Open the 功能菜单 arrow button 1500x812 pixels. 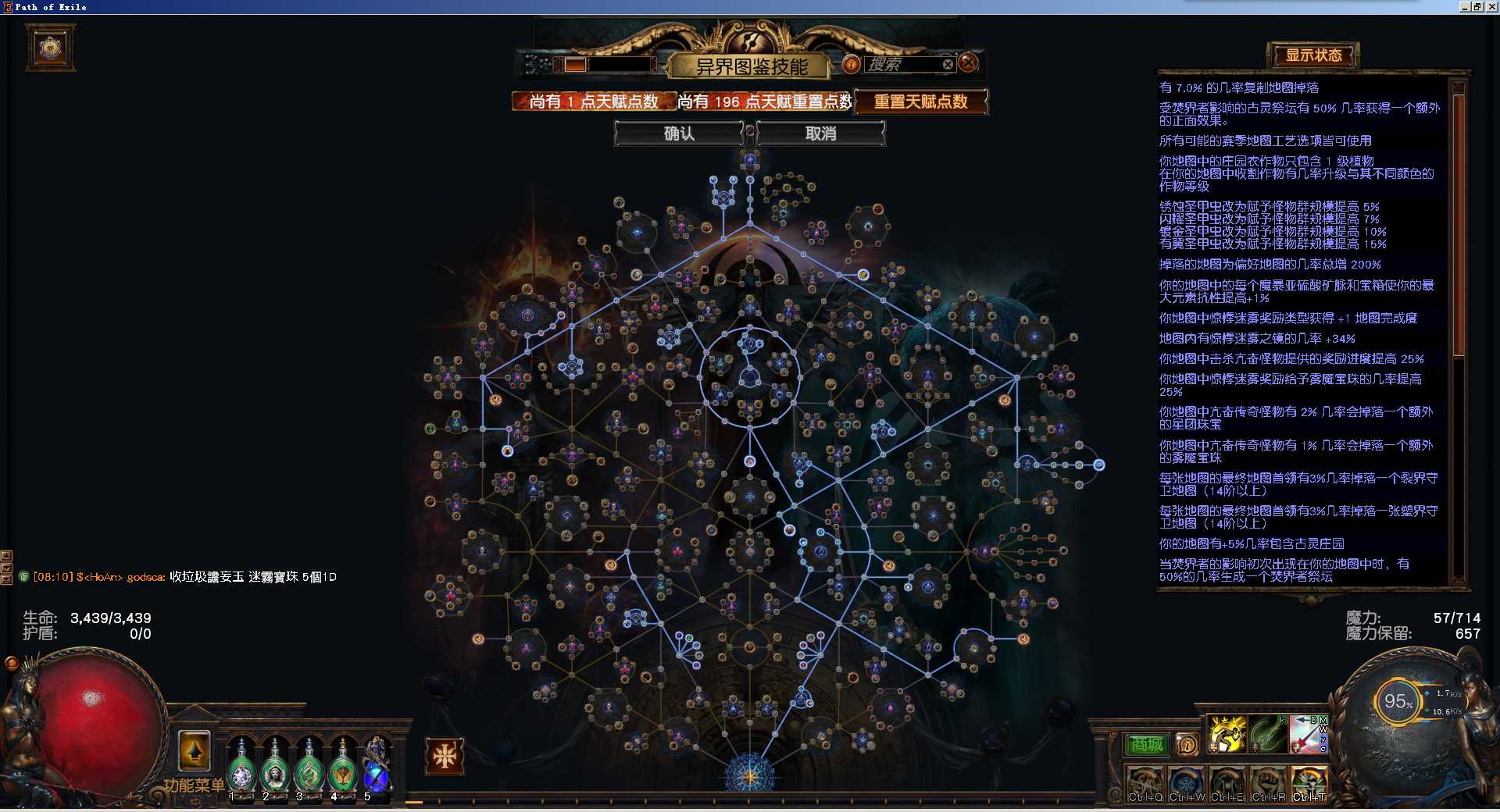coord(194,752)
